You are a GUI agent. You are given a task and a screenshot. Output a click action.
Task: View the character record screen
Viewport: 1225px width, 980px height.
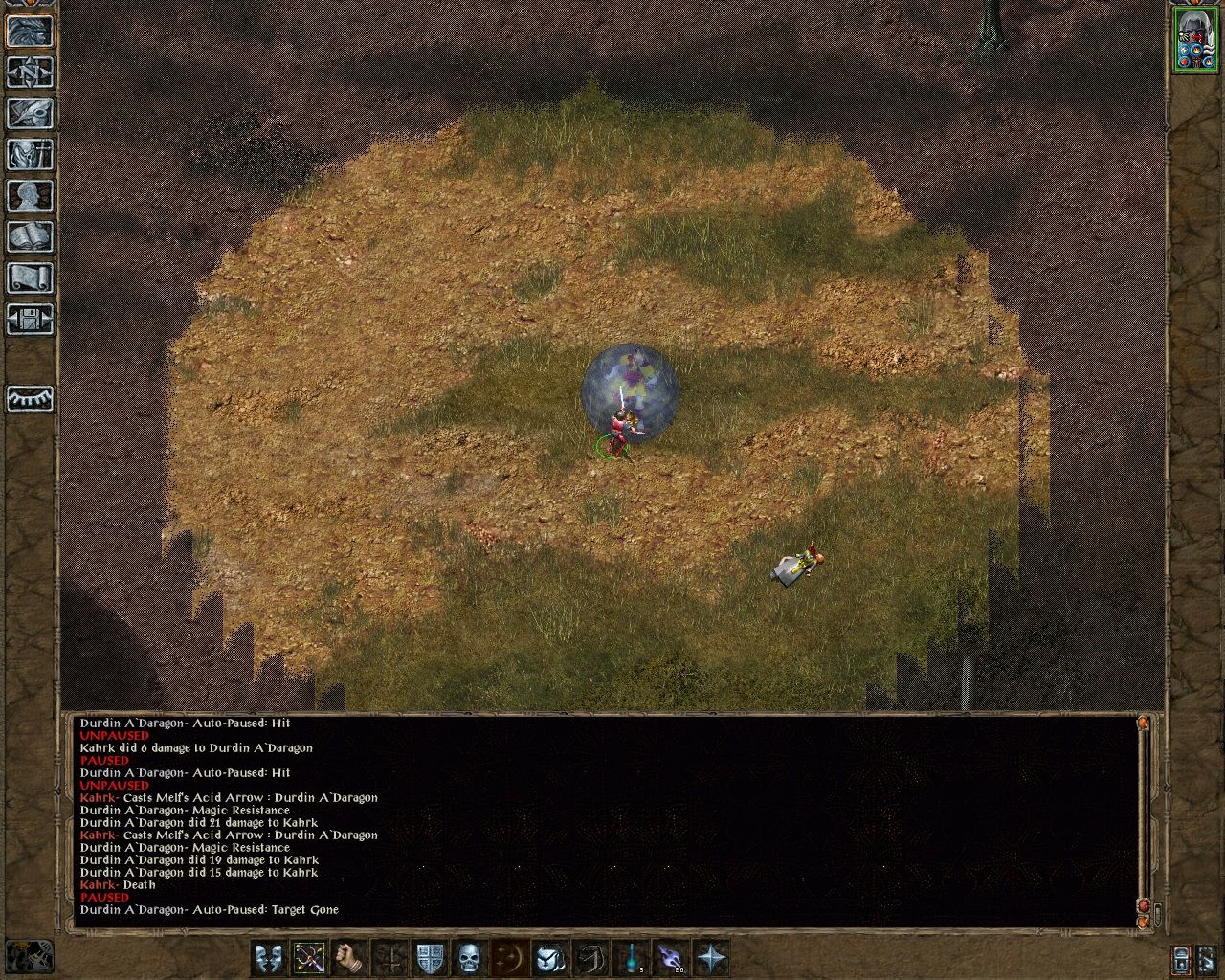(x=30, y=197)
